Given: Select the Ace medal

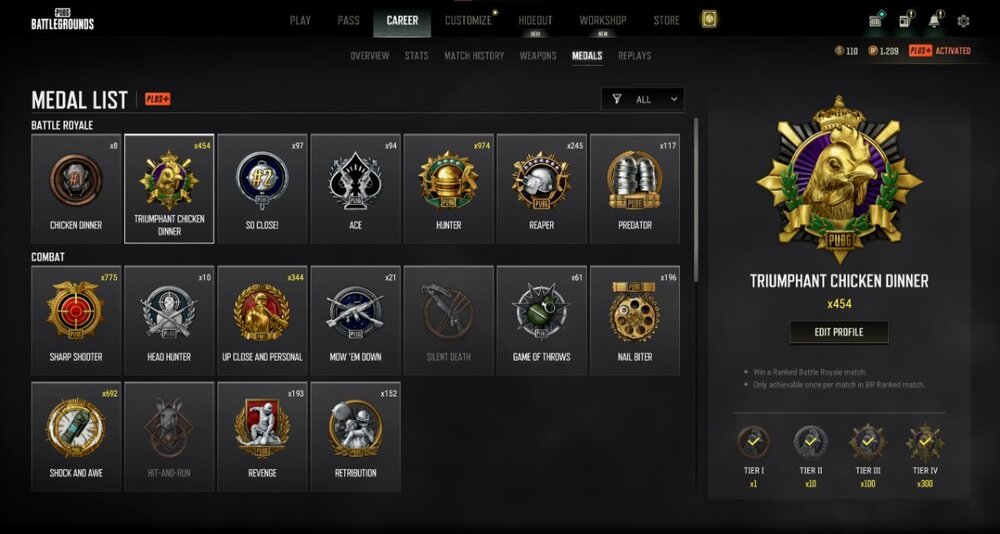Looking at the screenshot, I should [x=355, y=189].
